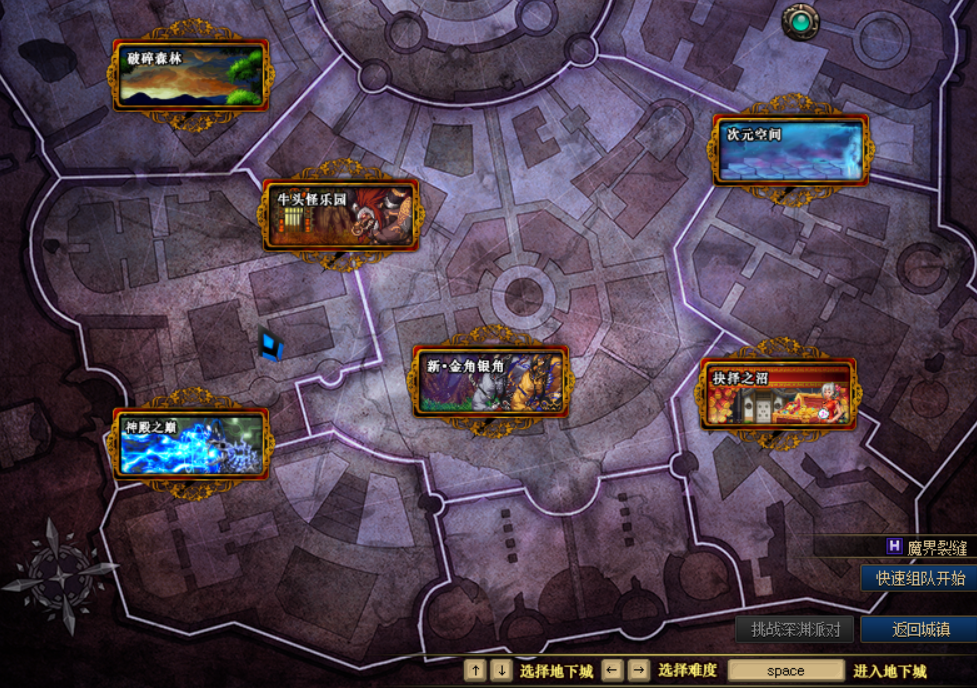Choose the 牛头怪乐园 dungeon

(340, 215)
